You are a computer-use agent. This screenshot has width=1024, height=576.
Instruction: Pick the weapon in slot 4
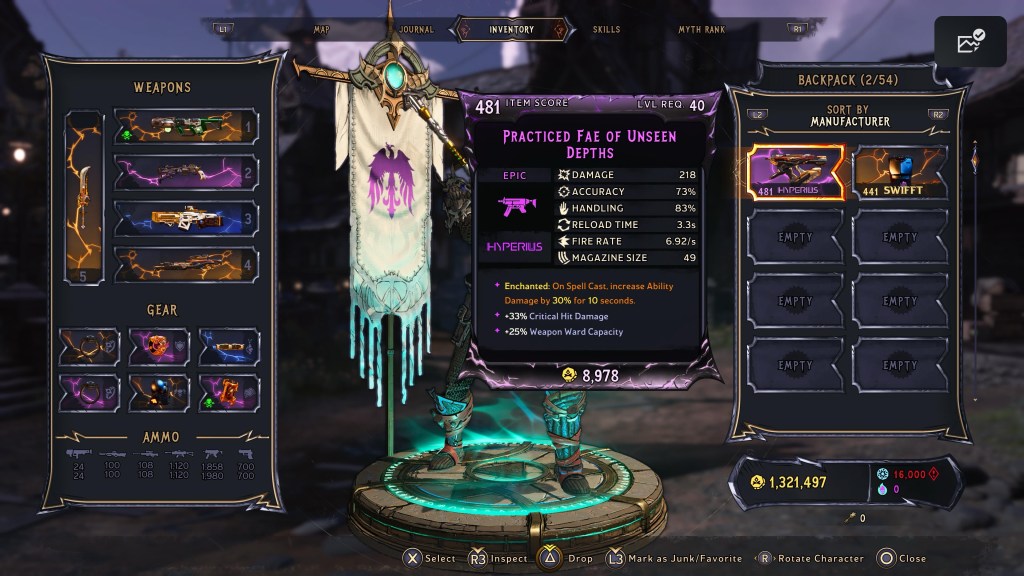pos(185,264)
